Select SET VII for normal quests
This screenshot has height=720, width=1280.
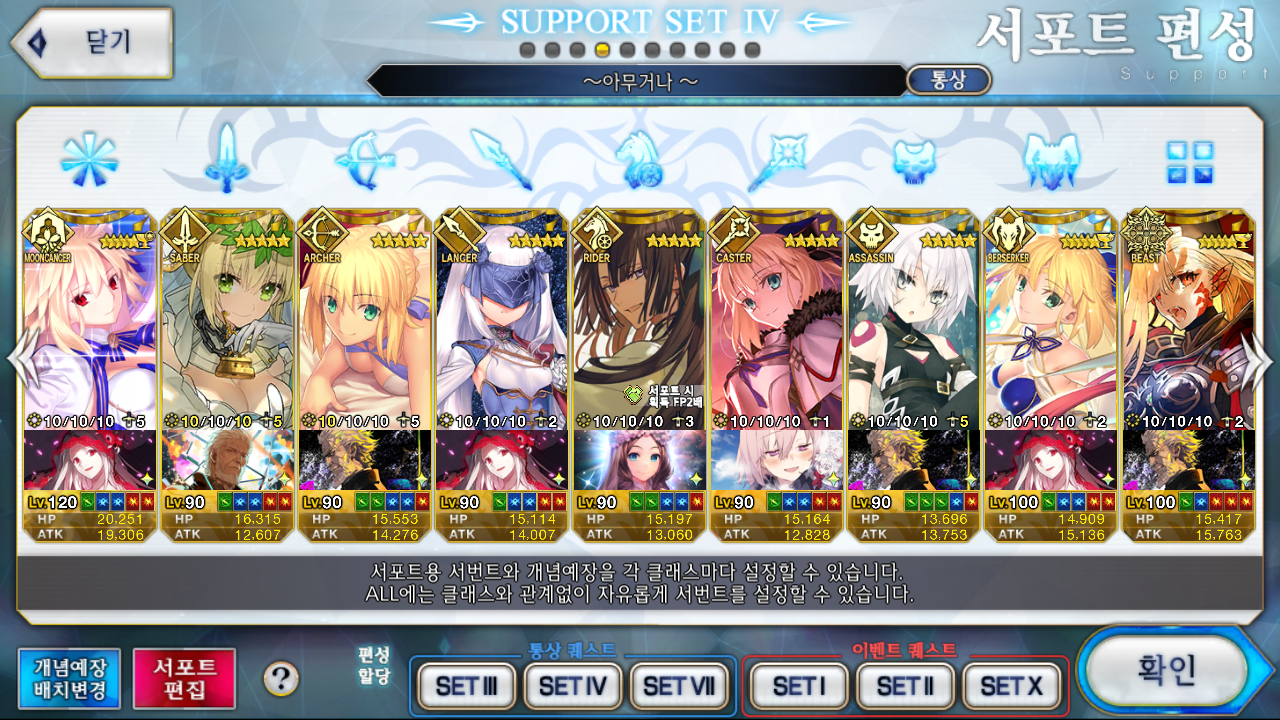(679, 686)
